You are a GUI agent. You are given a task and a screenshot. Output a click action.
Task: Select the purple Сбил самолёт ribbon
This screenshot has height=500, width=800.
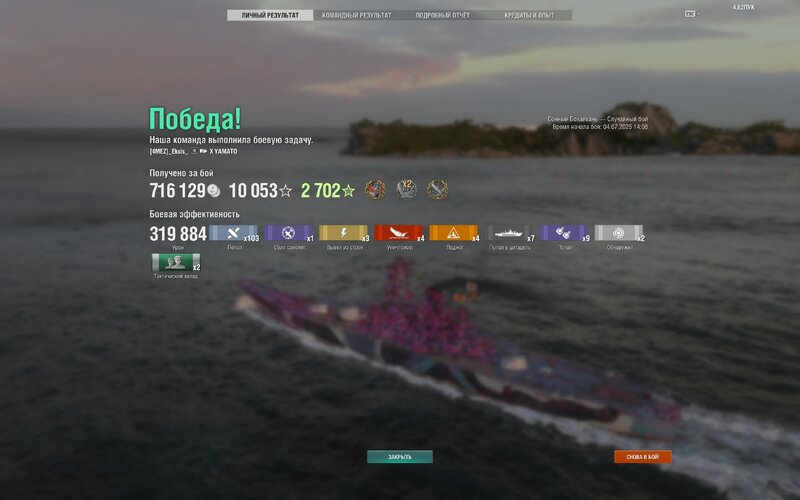289,234
